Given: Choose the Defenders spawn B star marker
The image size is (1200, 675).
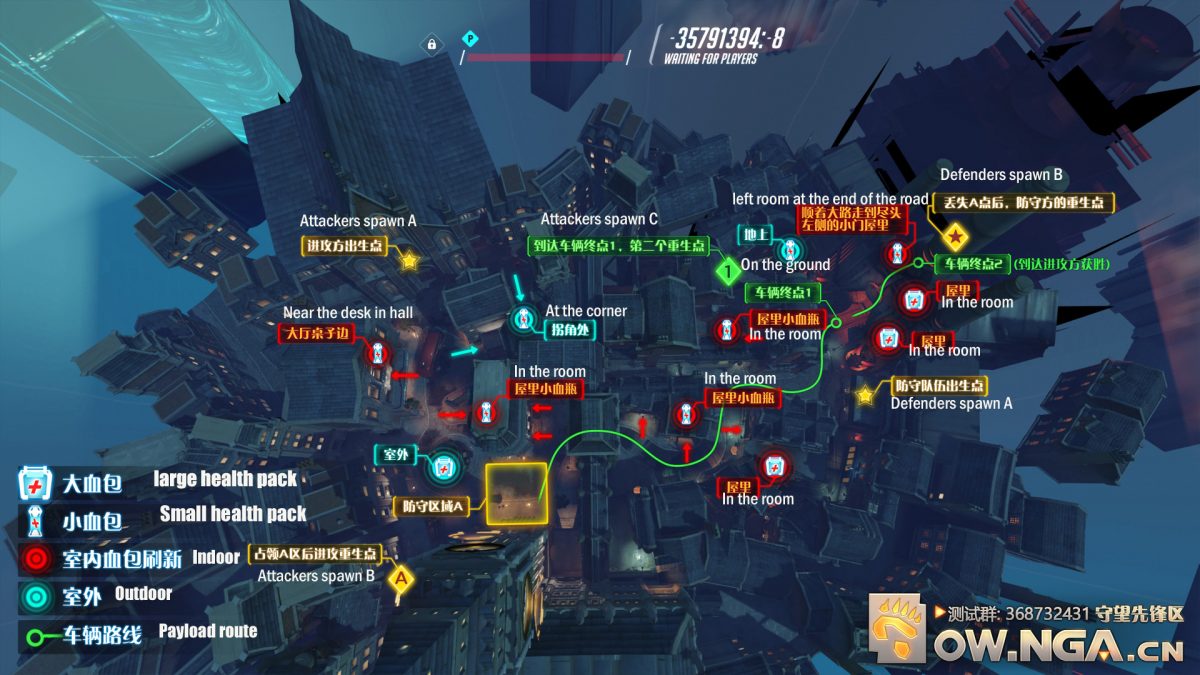Looking at the screenshot, I should [x=957, y=237].
